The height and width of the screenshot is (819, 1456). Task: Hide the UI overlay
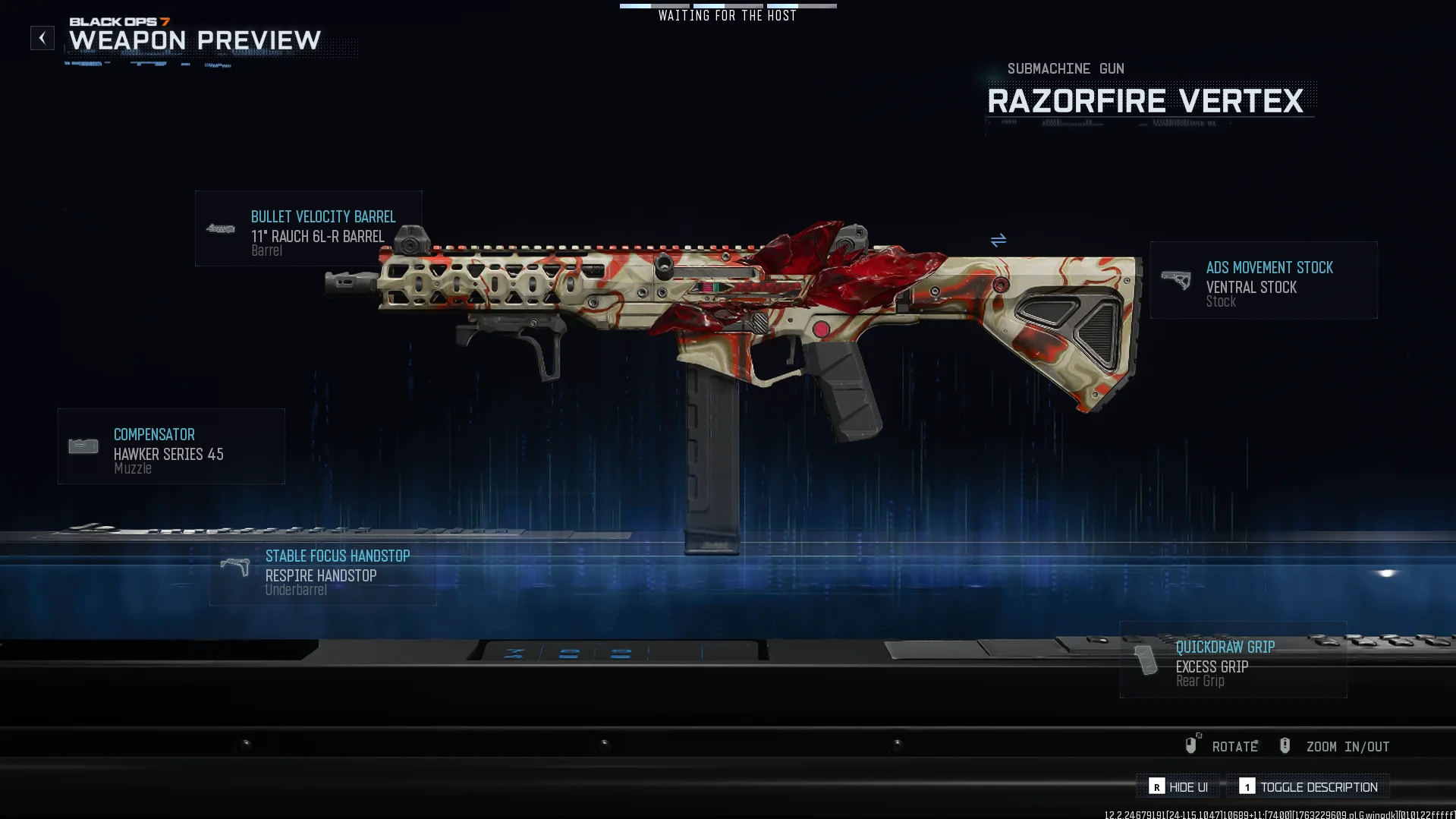pyautogui.click(x=1178, y=787)
